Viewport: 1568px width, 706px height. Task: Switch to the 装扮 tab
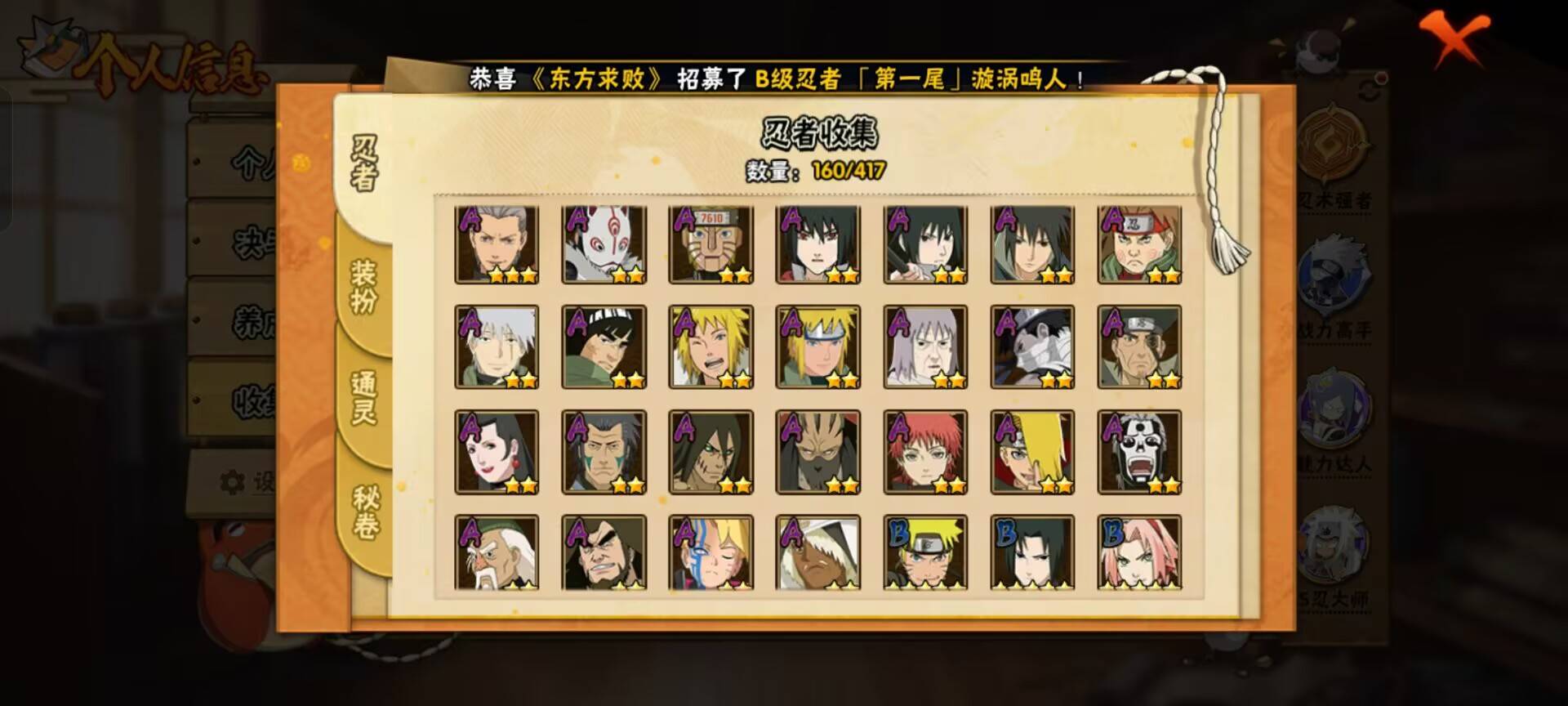[363, 284]
